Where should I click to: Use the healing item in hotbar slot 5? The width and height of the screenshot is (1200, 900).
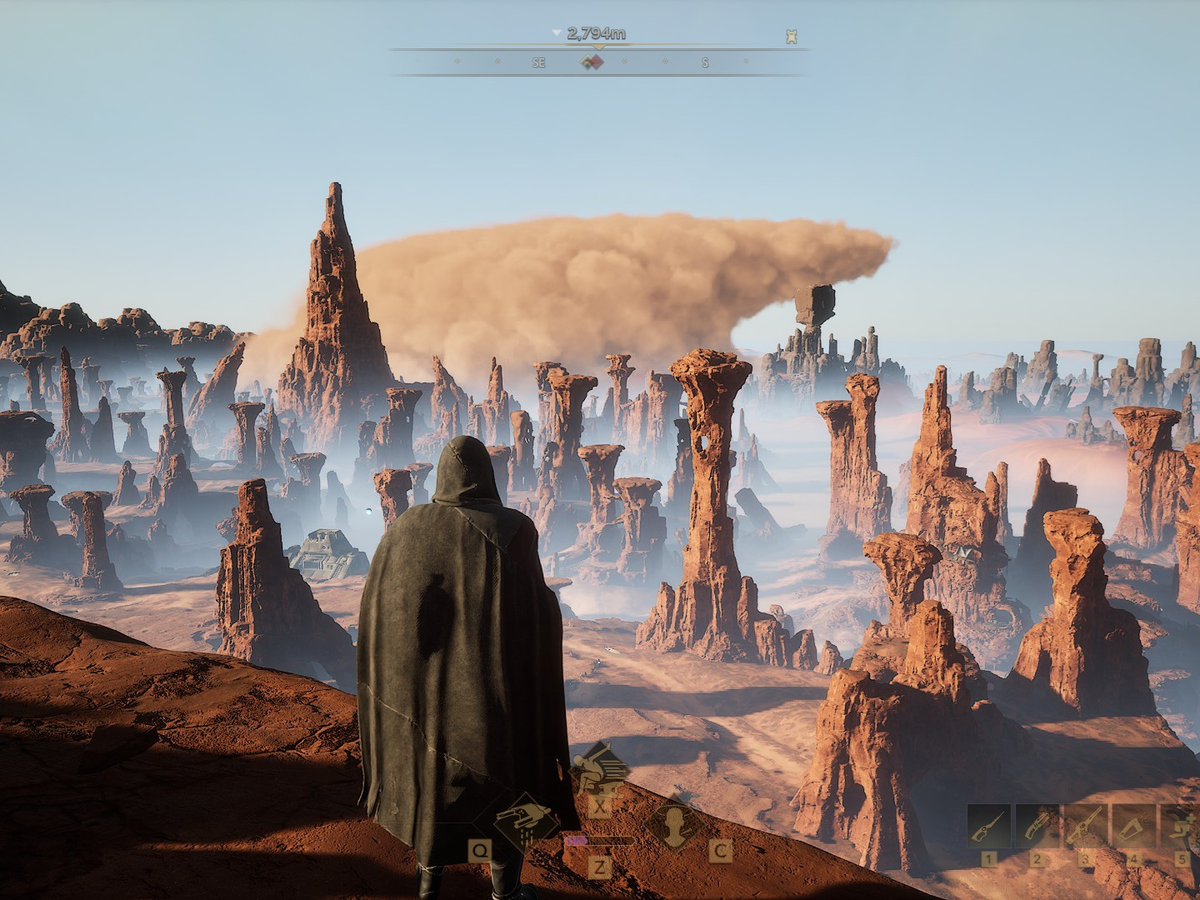1180,826
